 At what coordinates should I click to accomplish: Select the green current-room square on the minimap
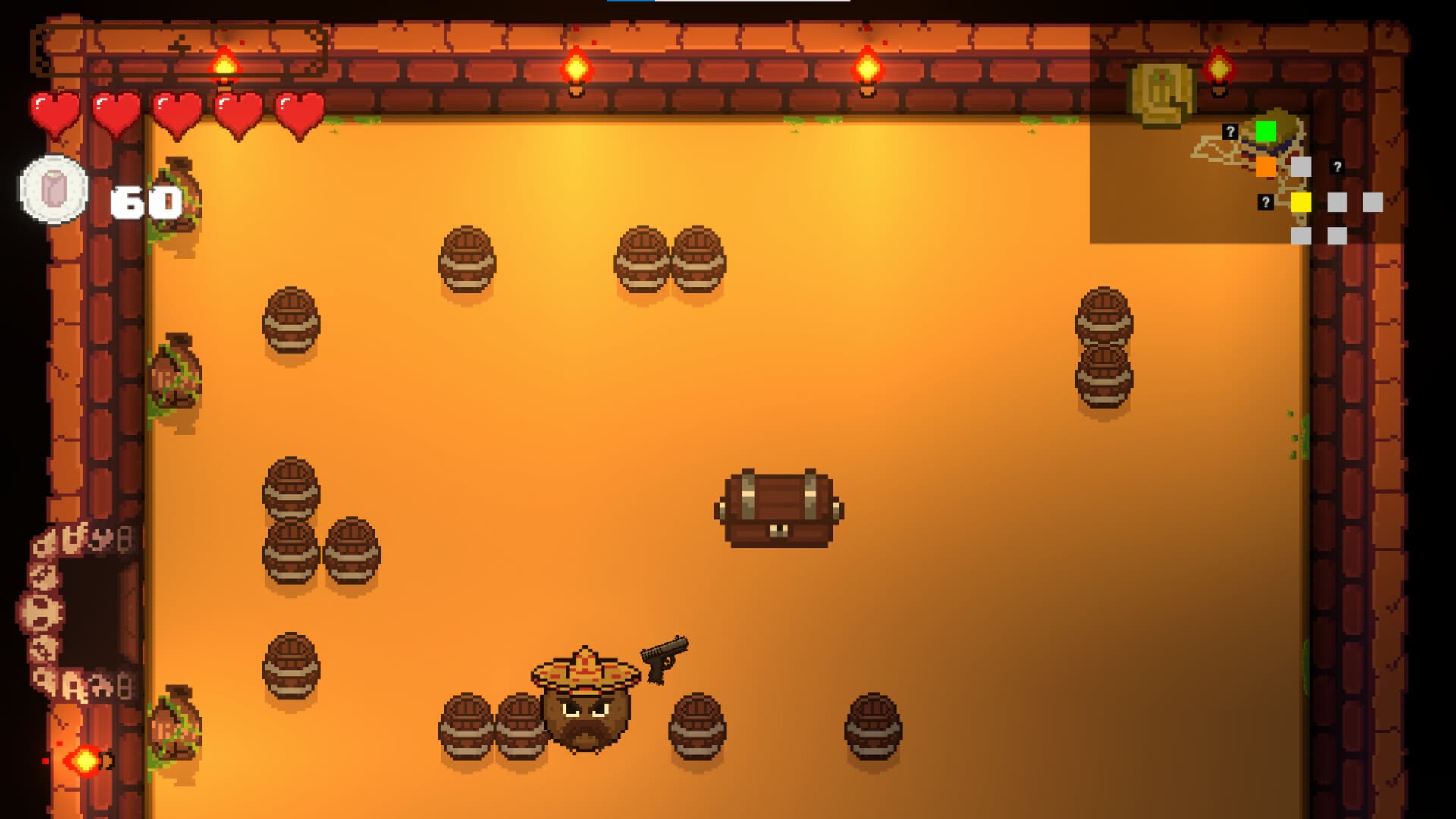click(1266, 130)
